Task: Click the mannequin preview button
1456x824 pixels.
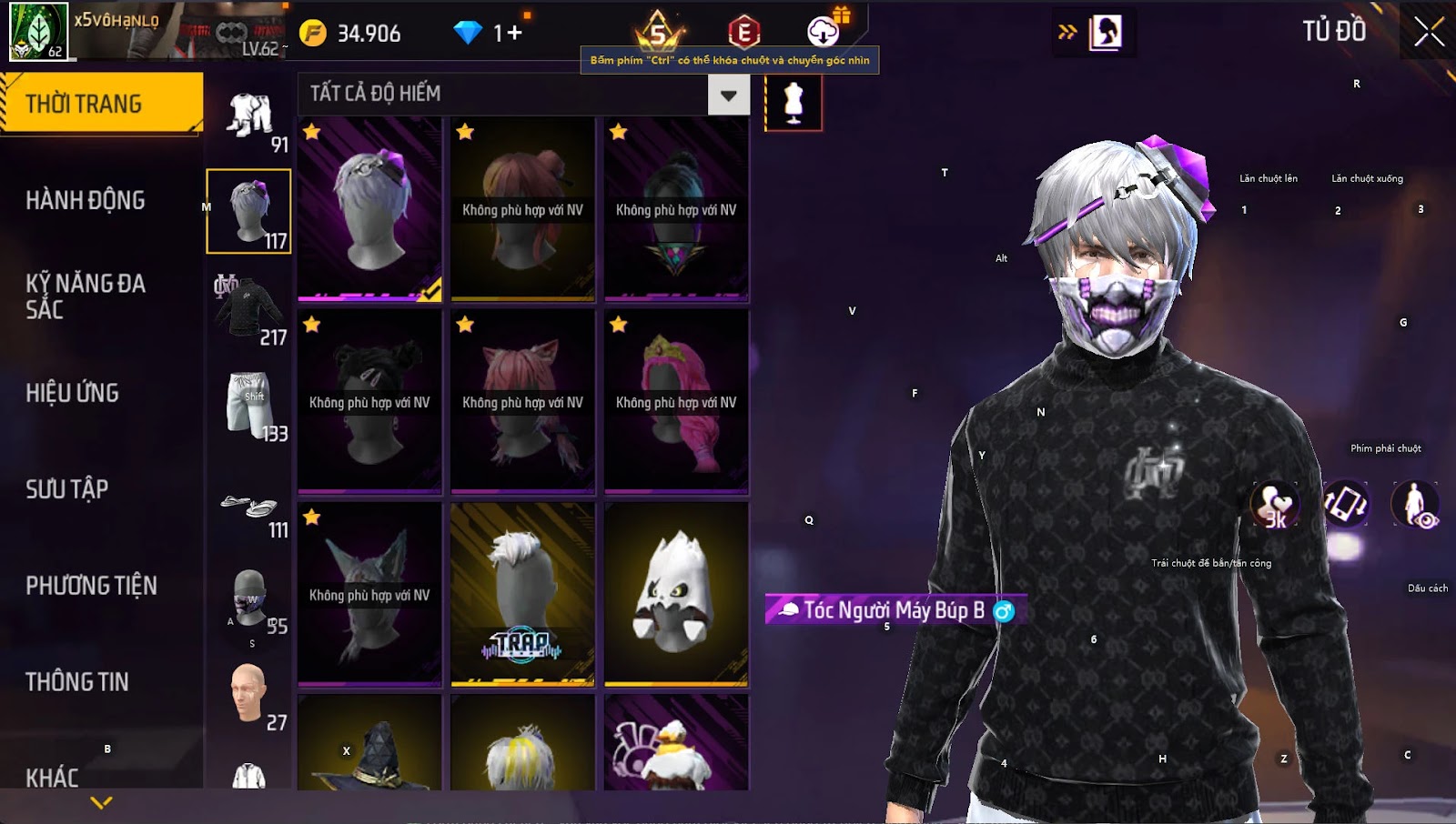Action: click(x=794, y=103)
